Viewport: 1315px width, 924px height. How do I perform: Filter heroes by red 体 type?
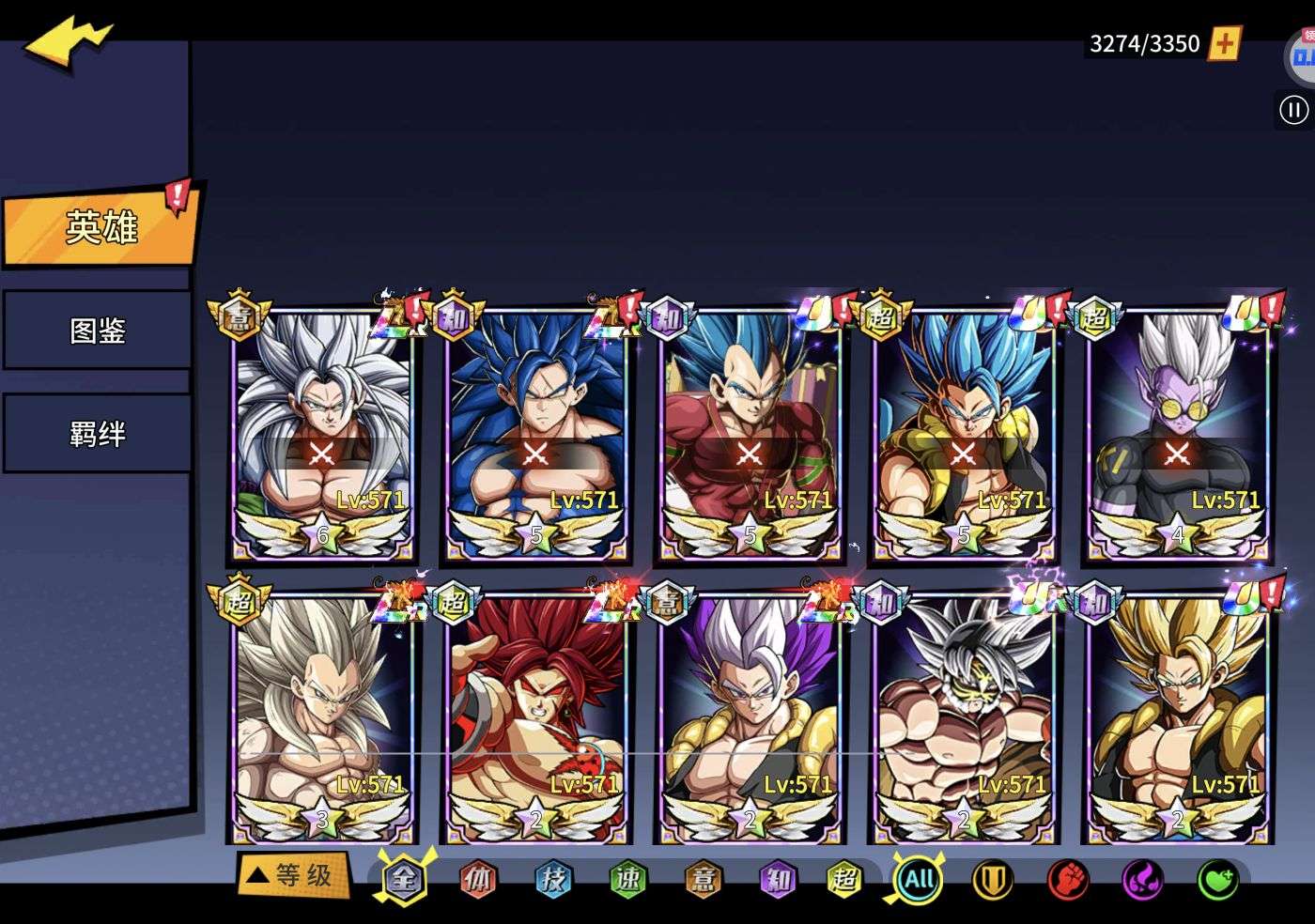(477, 879)
